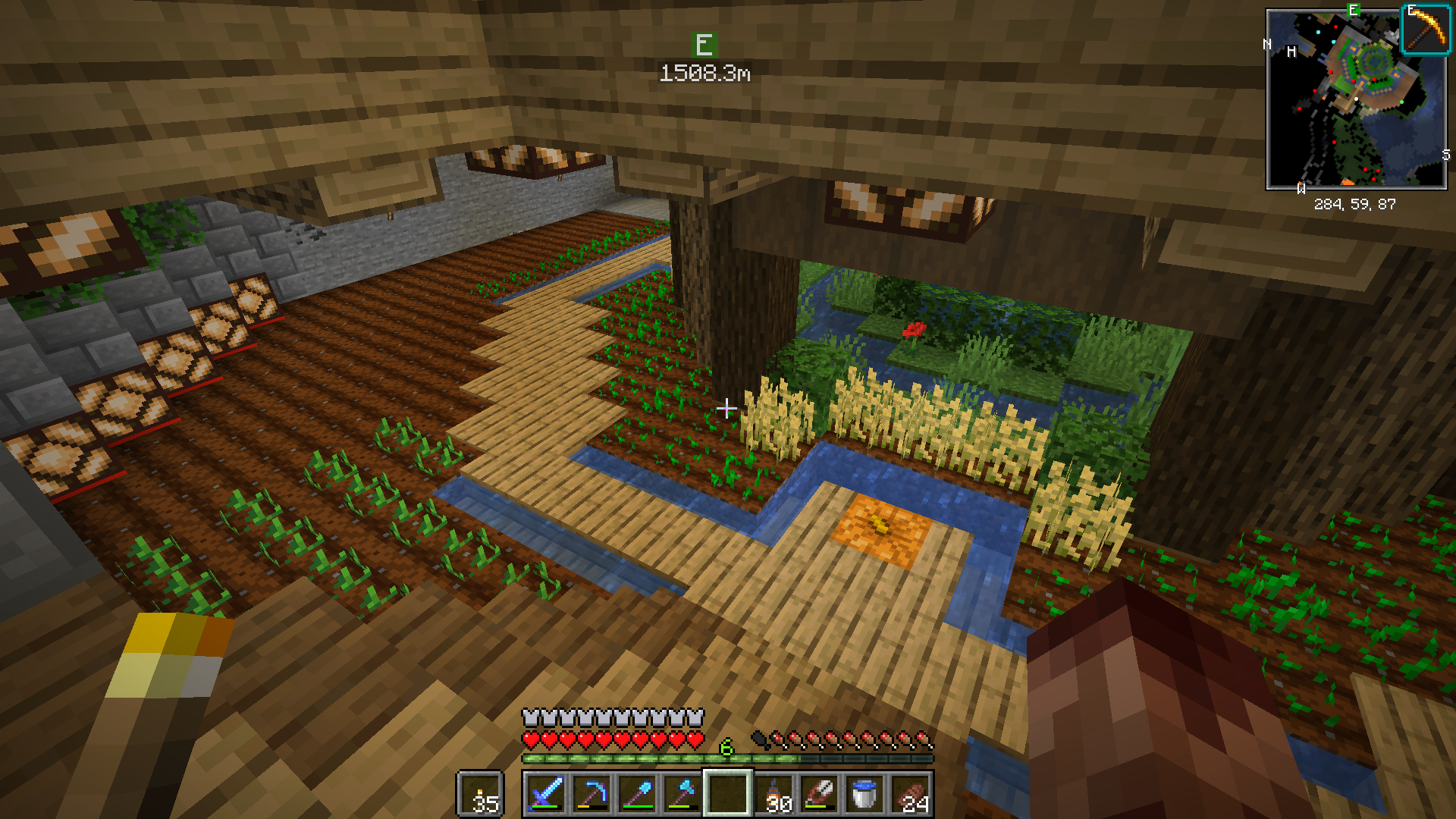Viewport: 1456px width, 819px height.
Task: Choose the diamond shovel slot
Action: coord(637,794)
